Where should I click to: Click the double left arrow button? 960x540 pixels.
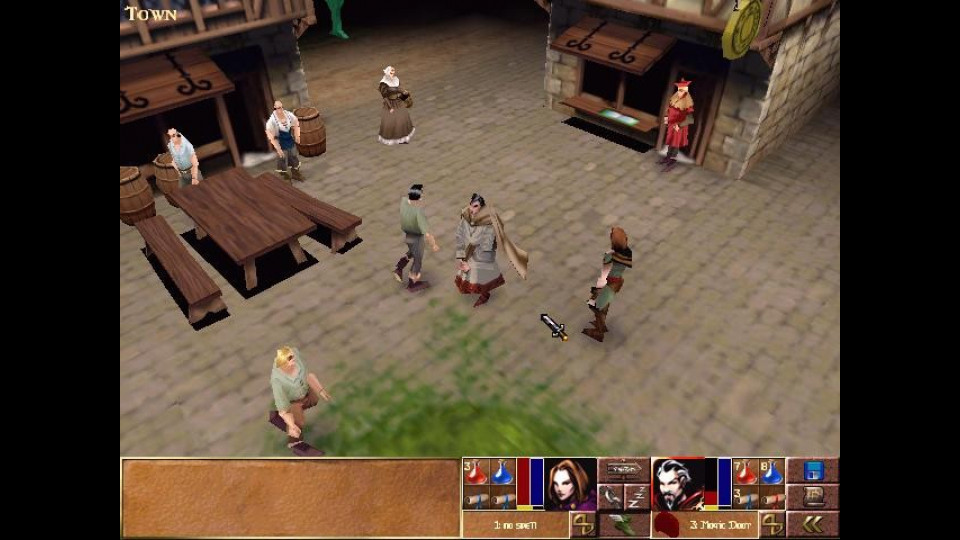pos(812,524)
